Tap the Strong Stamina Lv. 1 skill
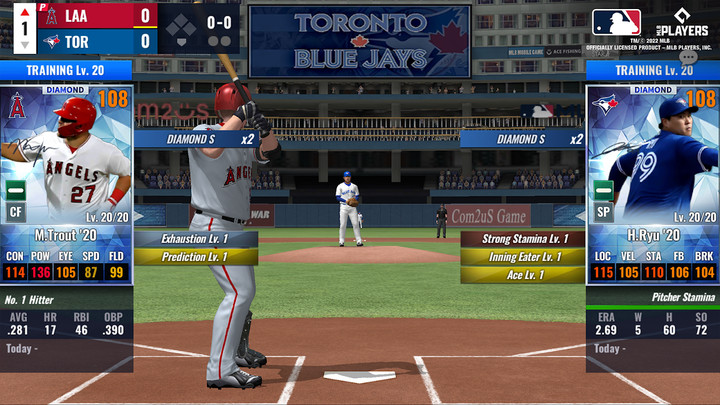The width and height of the screenshot is (720, 405). 523,240
